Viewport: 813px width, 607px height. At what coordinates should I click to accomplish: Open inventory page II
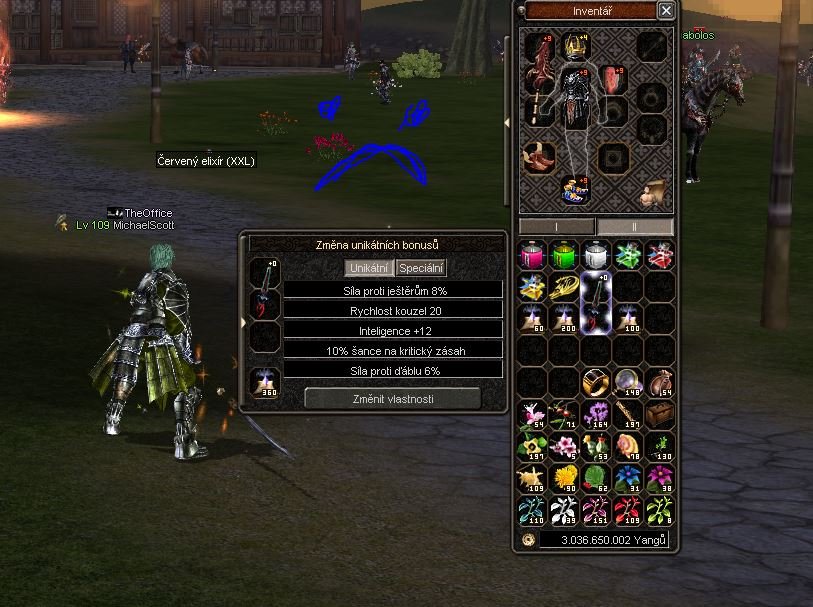(x=635, y=227)
